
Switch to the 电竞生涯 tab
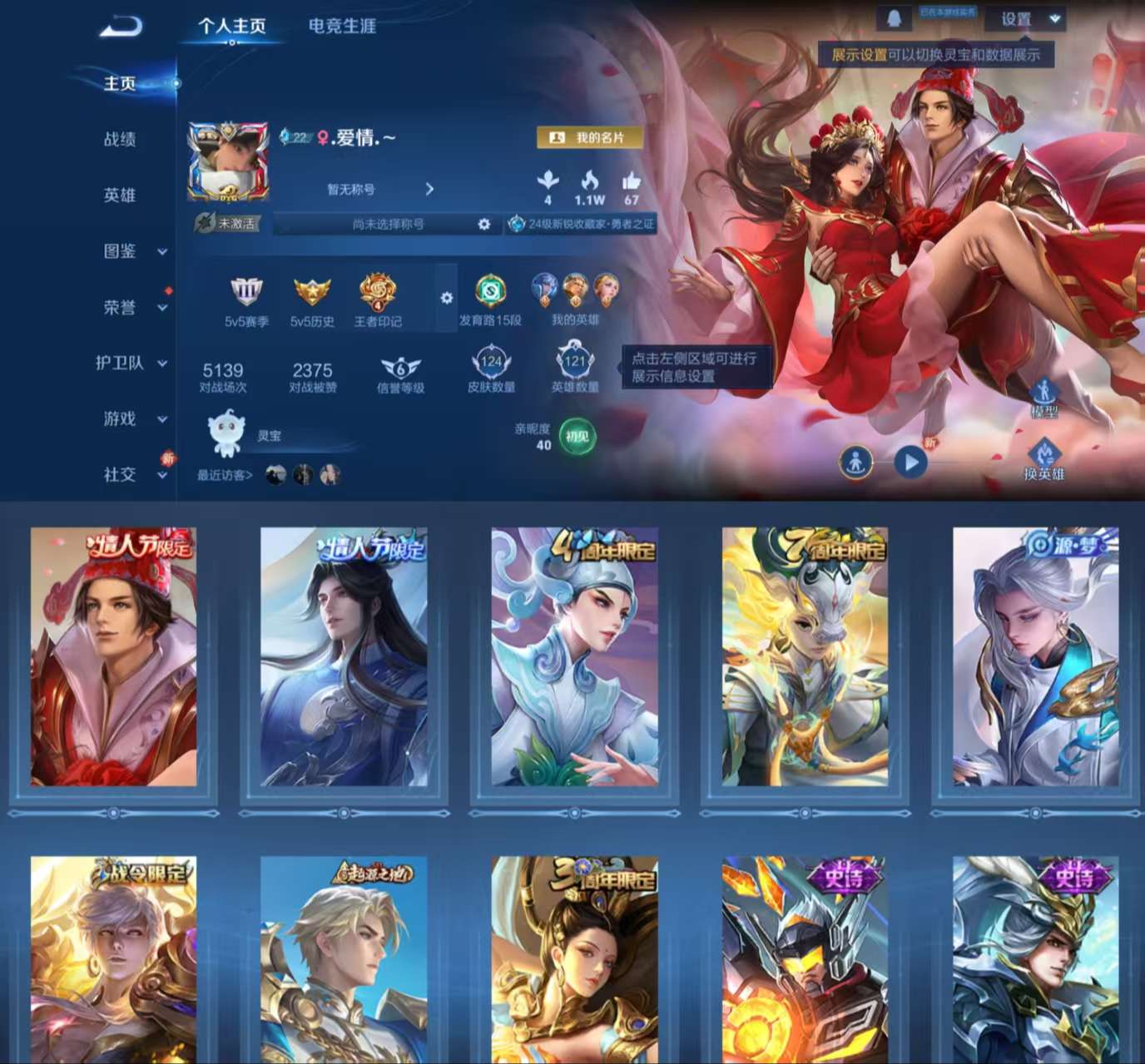342,27
